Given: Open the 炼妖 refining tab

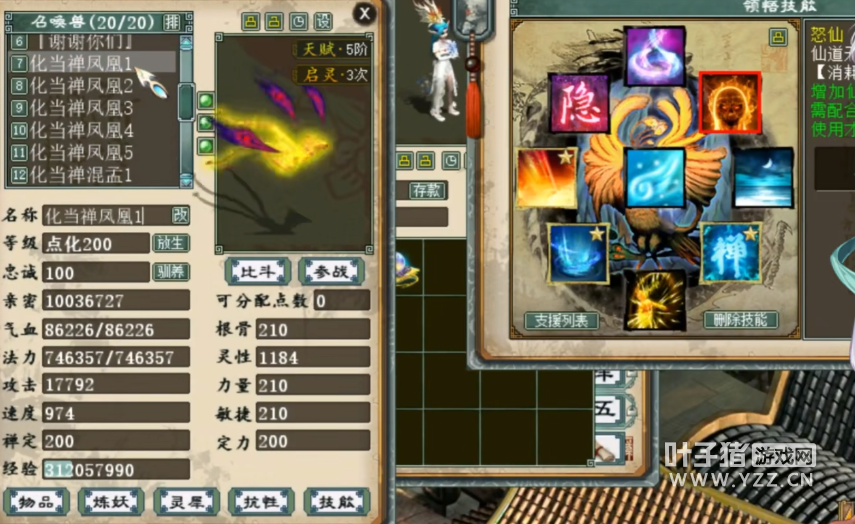Looking at the screenshot, I should click(x=111, y=502).
